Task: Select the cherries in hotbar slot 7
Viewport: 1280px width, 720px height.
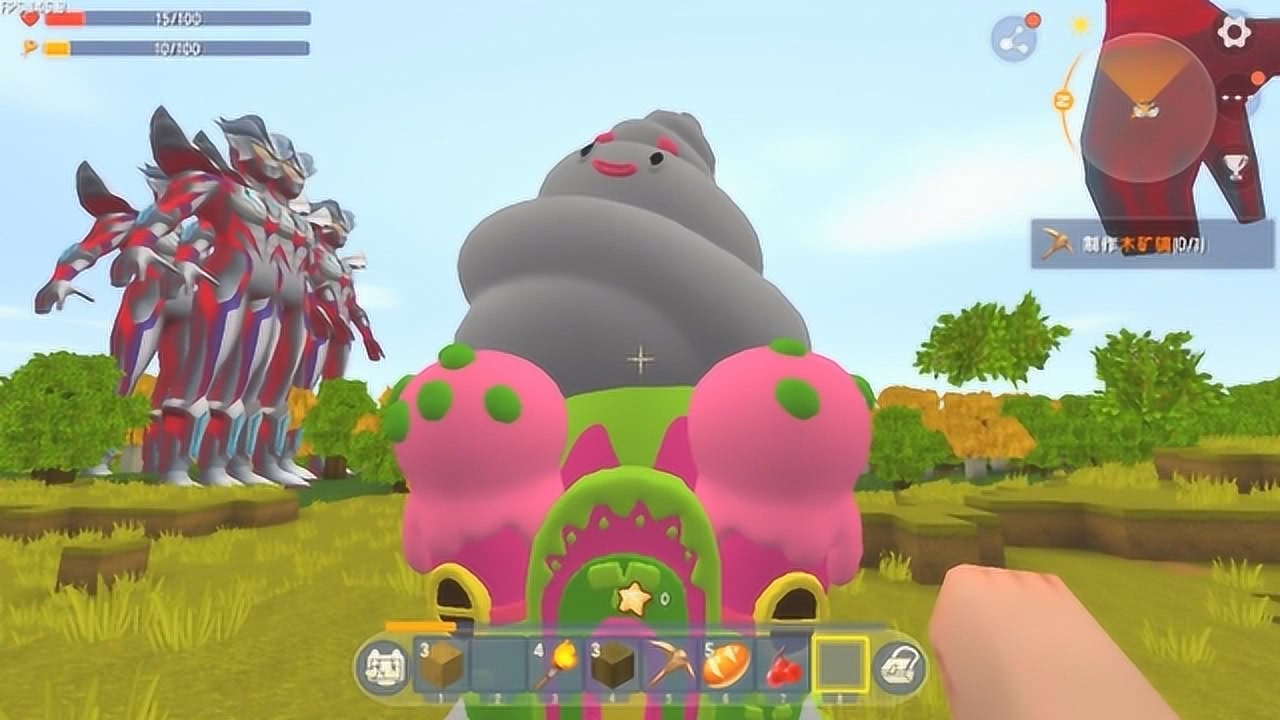Action: tap(777, 663)
